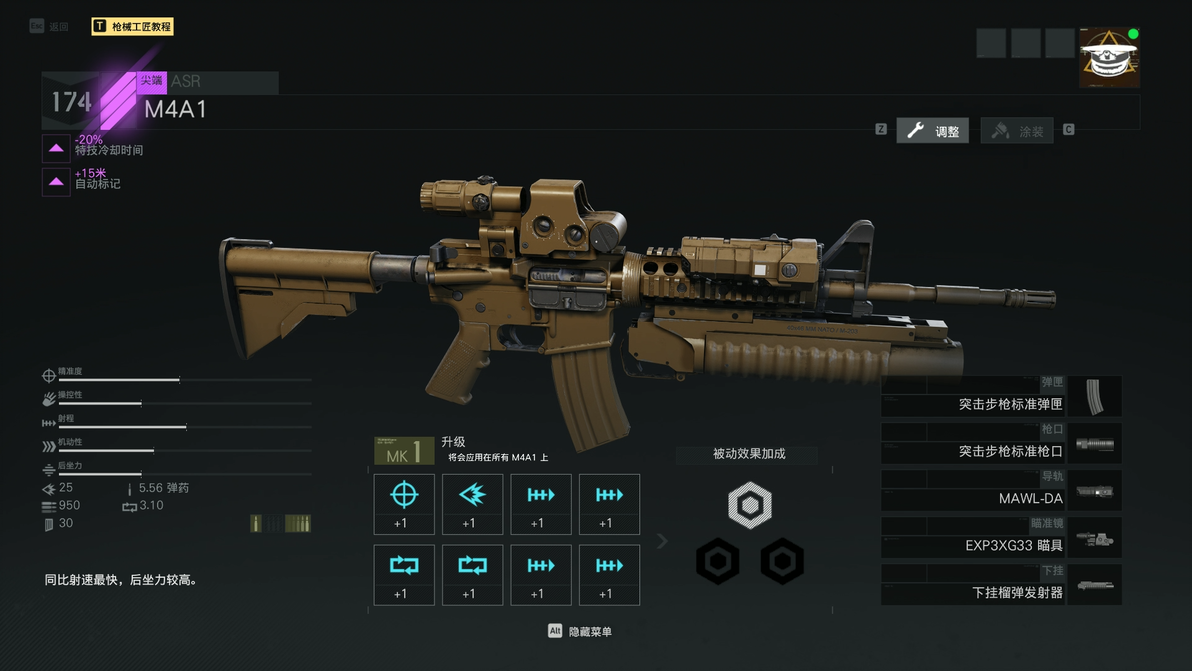Select the 下挂榴弹发射器 underbarrel slot
Screen dimensions: 1192x671
(1001, 585)
